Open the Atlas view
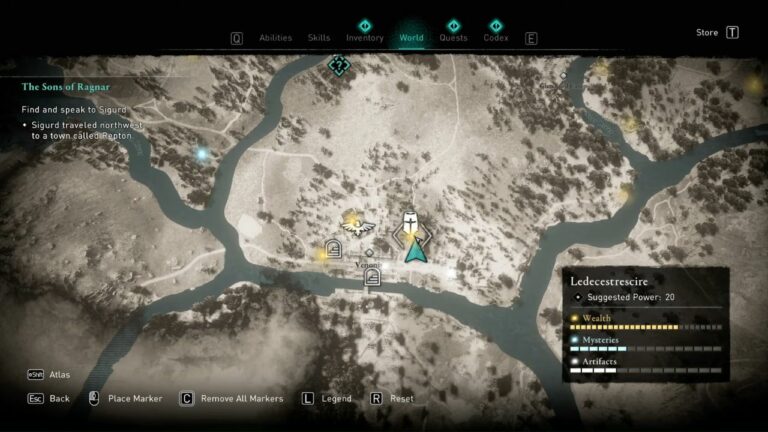Screen dimensions: 768x432 point(59,375)
